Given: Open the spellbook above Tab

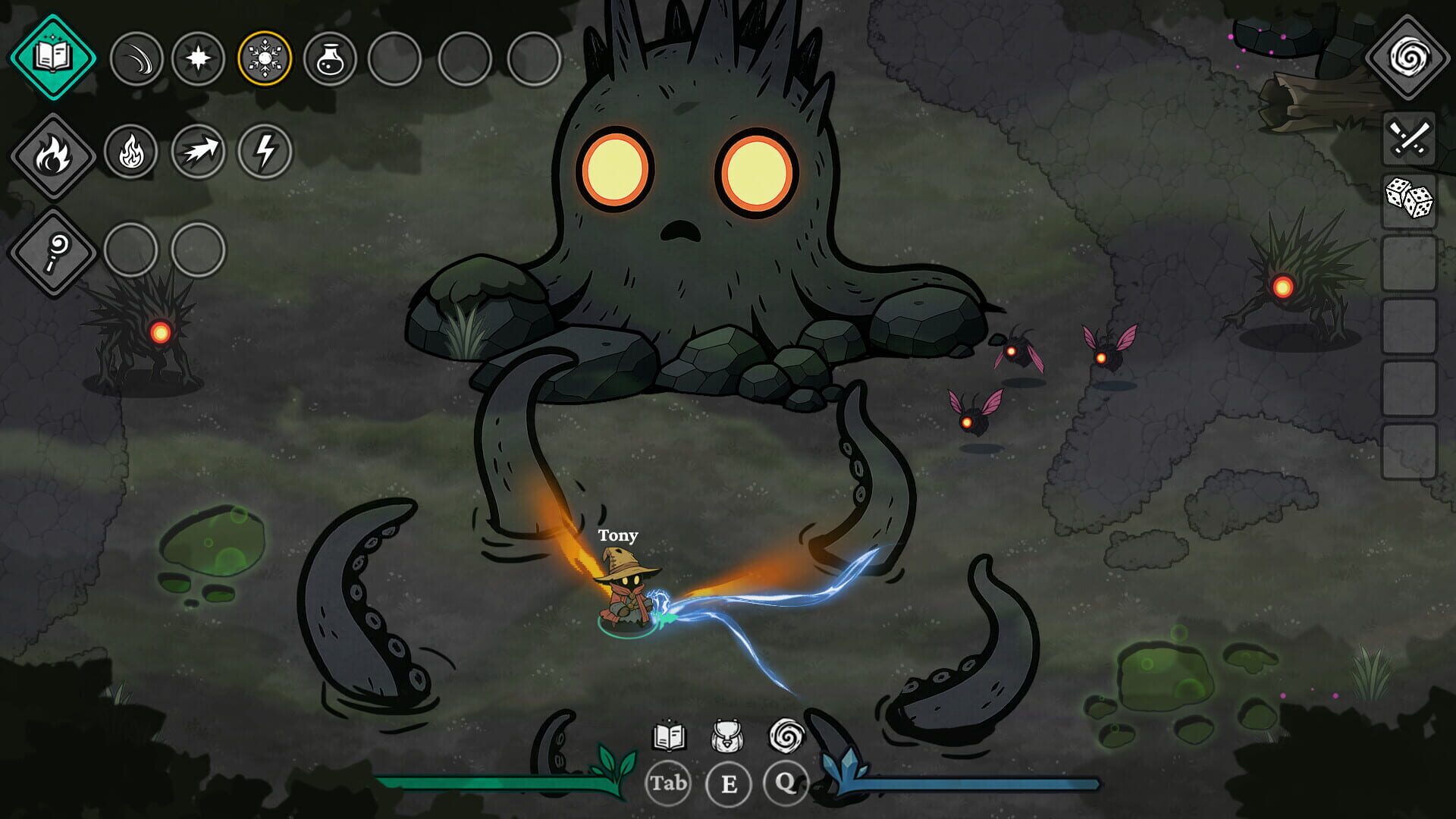Looking at the screenshot, I should [669, 736].
